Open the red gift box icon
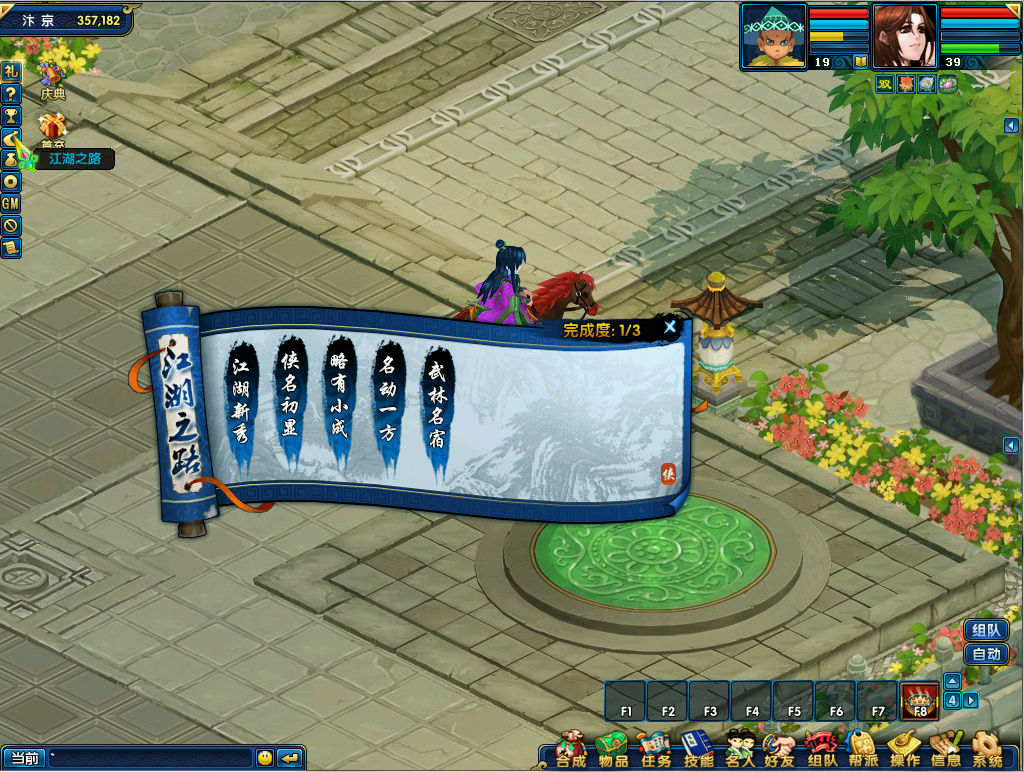Viewport: 1024px width, 772px height. 52,127
